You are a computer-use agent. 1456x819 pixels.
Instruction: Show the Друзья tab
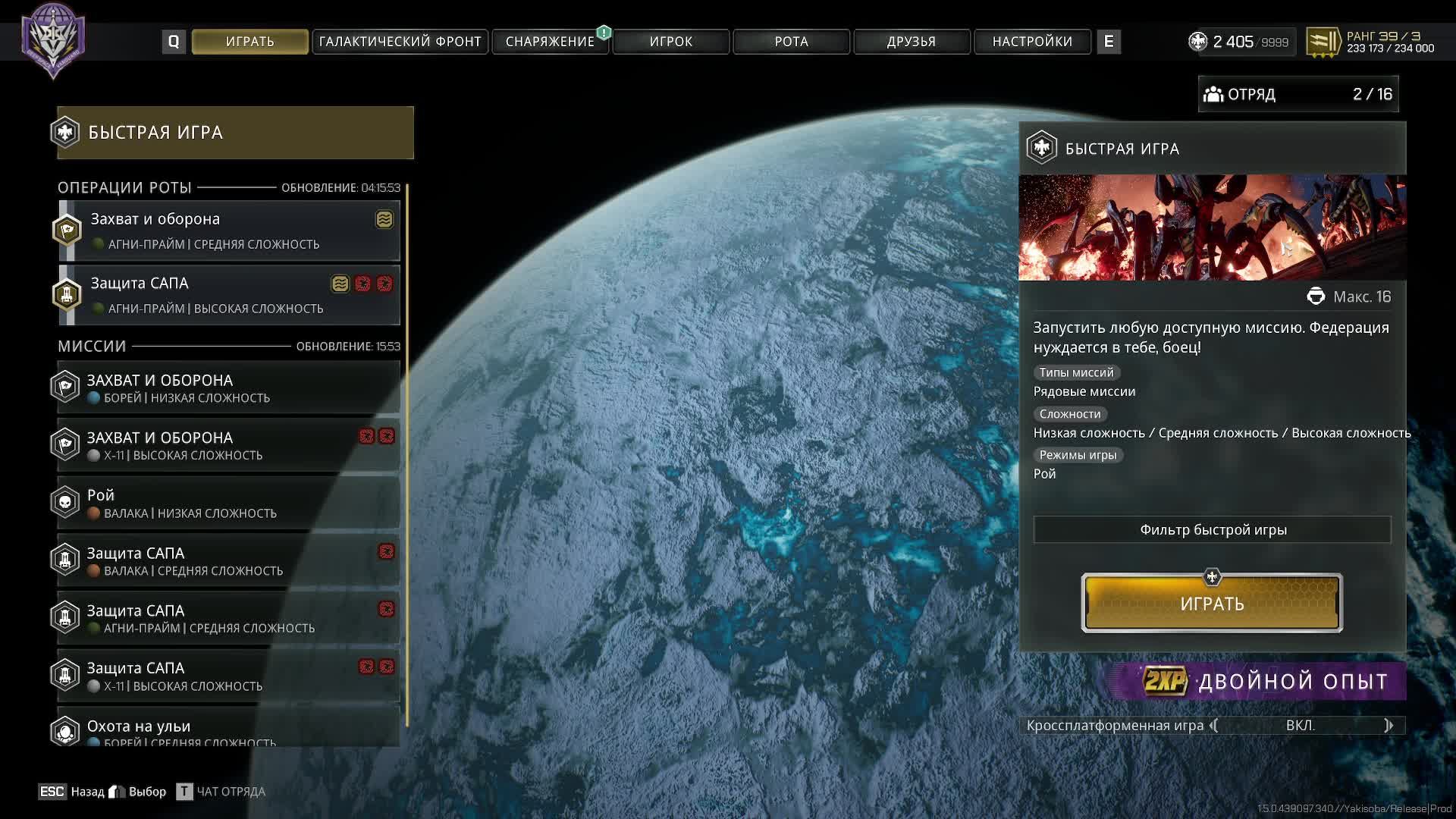(x=911, y=42)
